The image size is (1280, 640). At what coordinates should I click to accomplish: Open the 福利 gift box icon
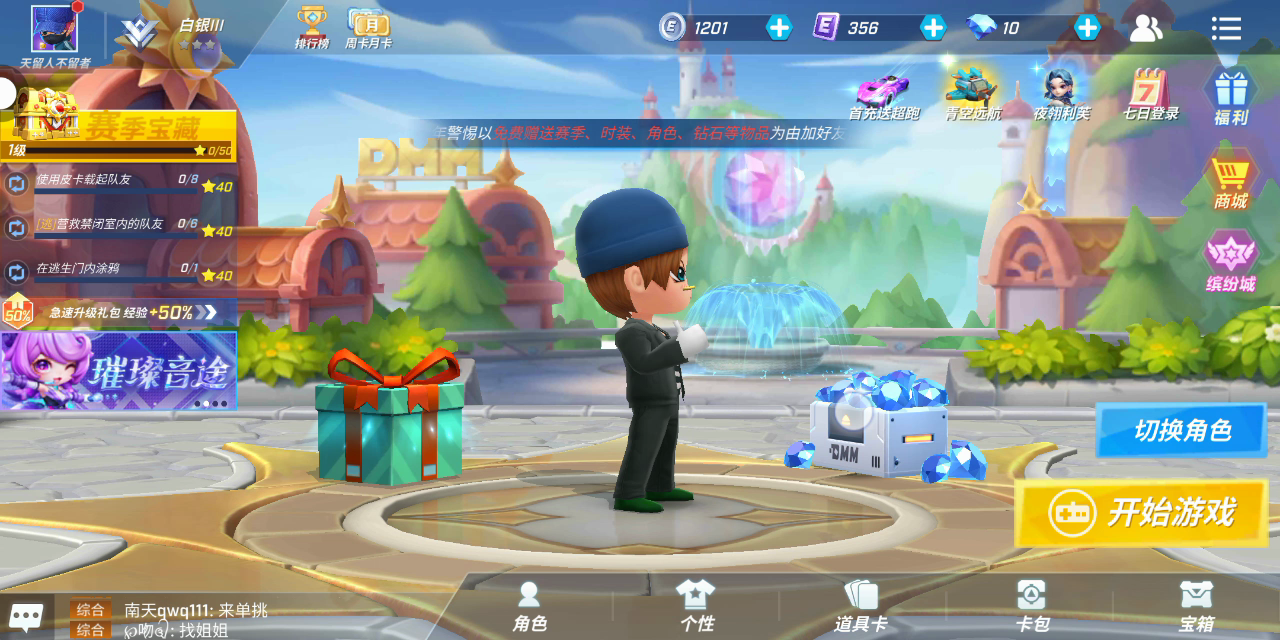(1231, 96)
